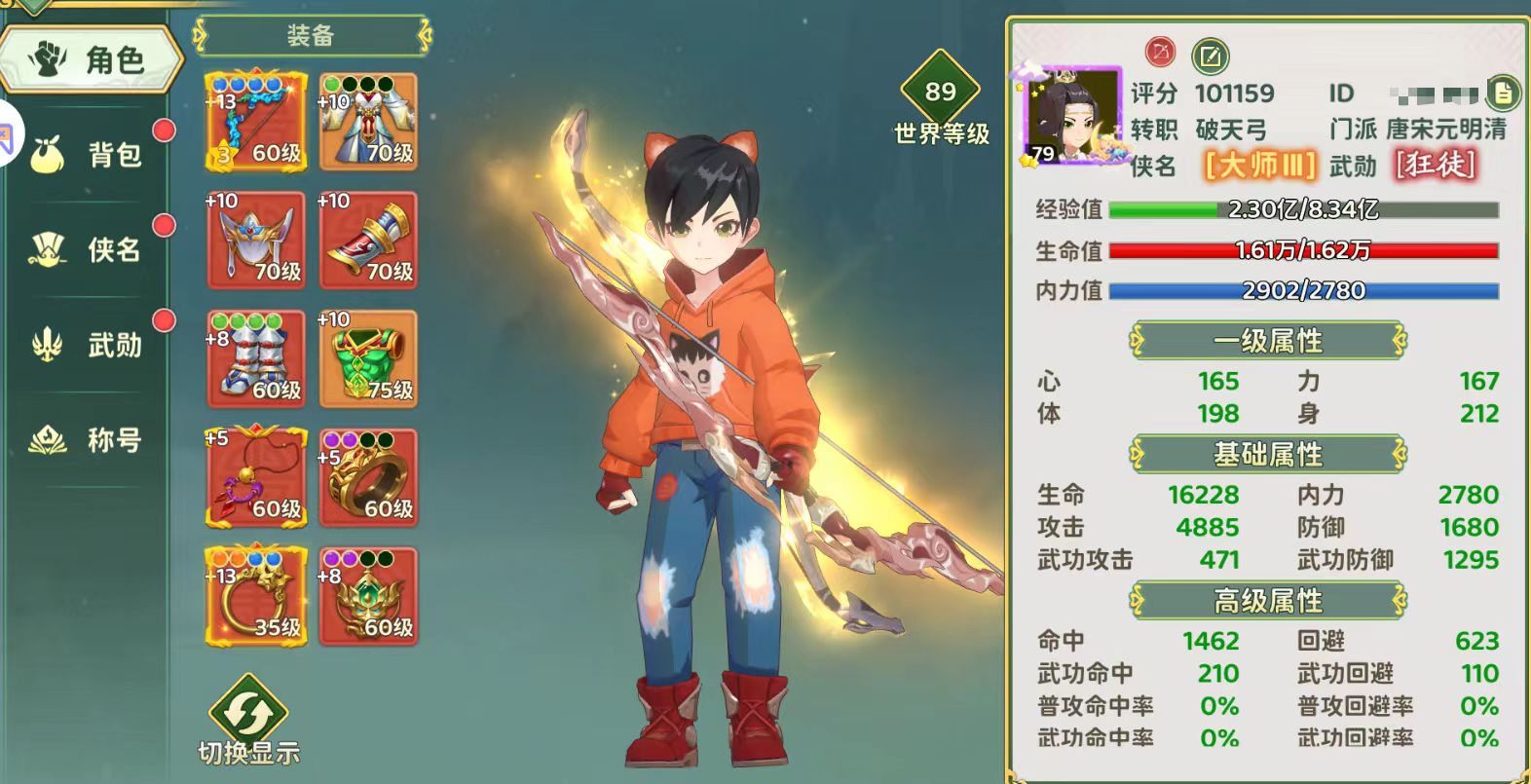Viewport: 1531px width, 784px height.
Task: Go to the 武勋 tab
Action: tap(93, 345)
